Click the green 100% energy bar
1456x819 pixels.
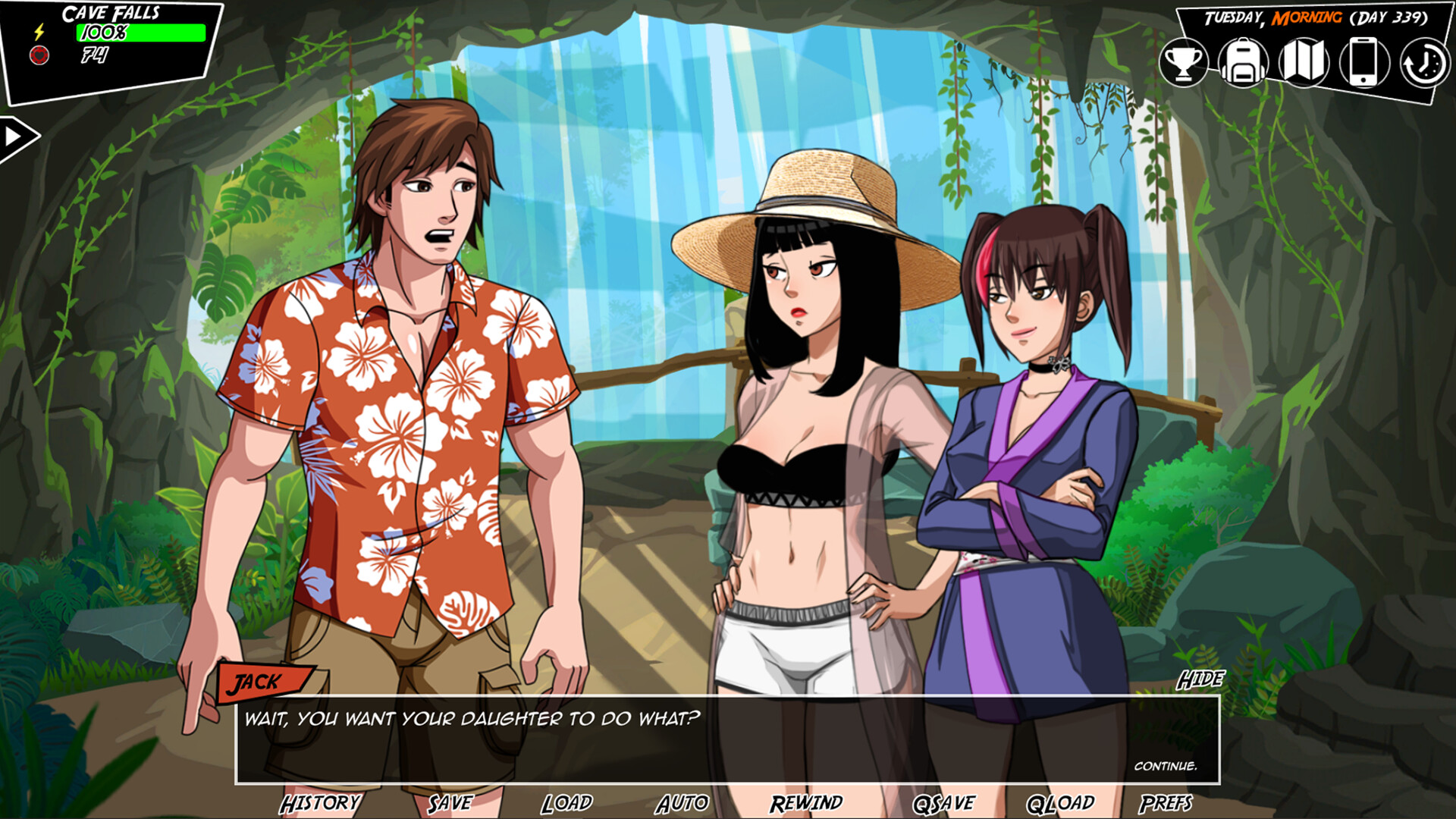[x=140, y=32]
